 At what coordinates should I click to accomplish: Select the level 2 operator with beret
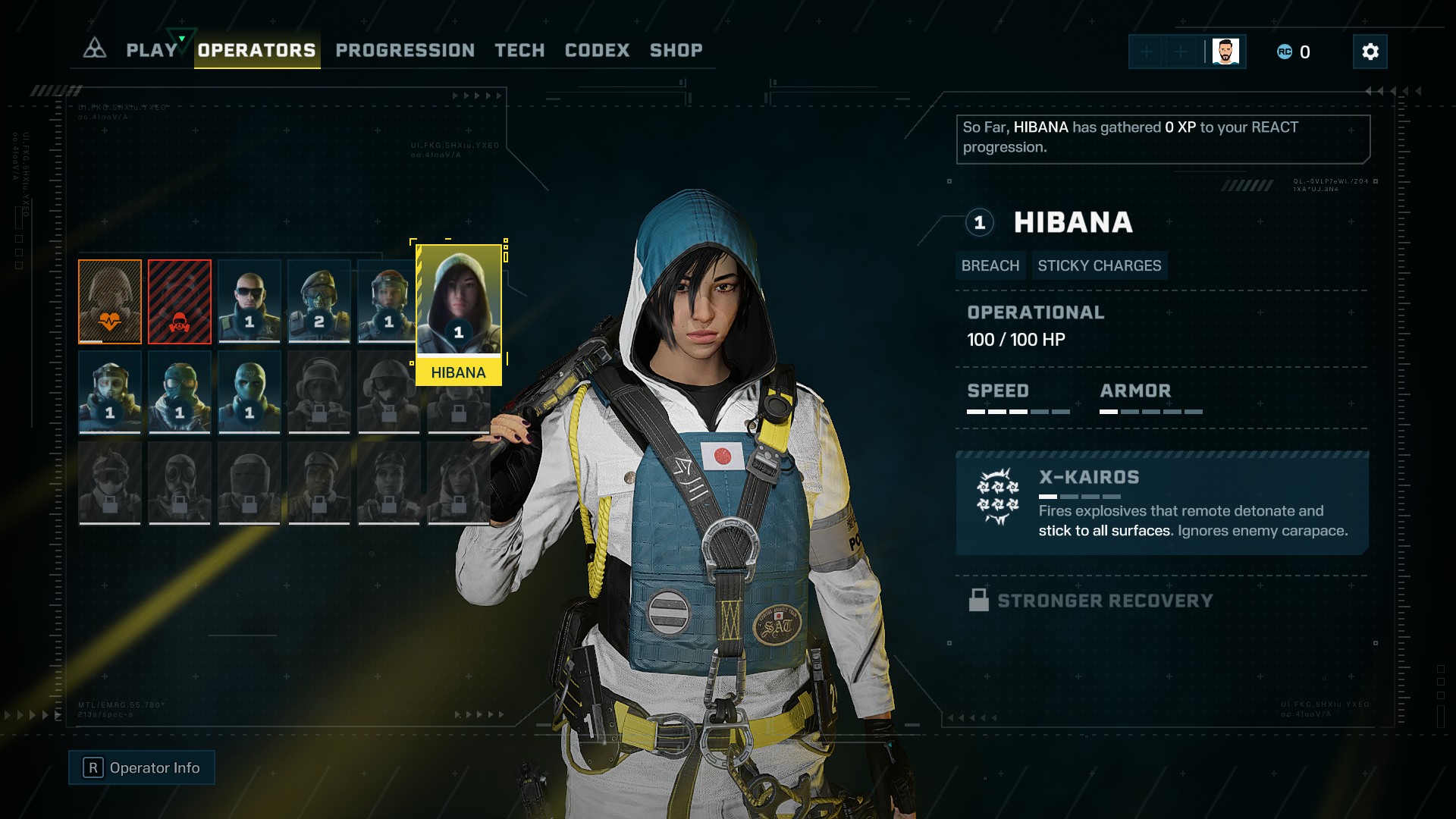pyautogui.click(x=319, y=301)
